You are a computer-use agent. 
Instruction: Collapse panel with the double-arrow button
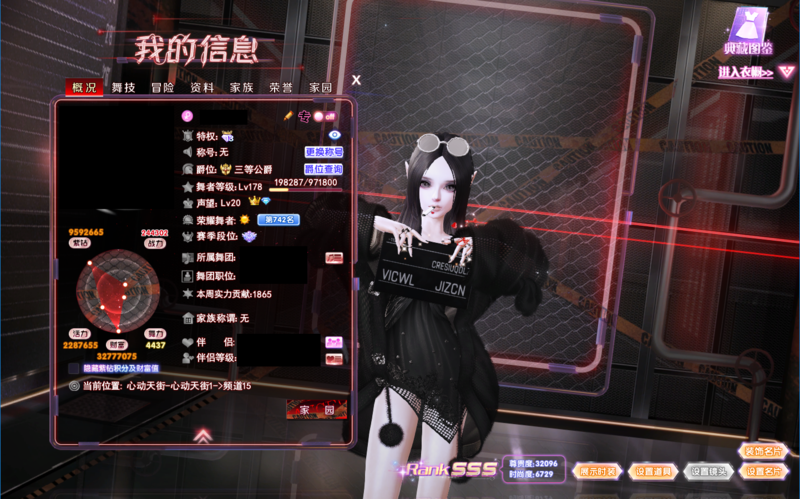coord(202,435)
